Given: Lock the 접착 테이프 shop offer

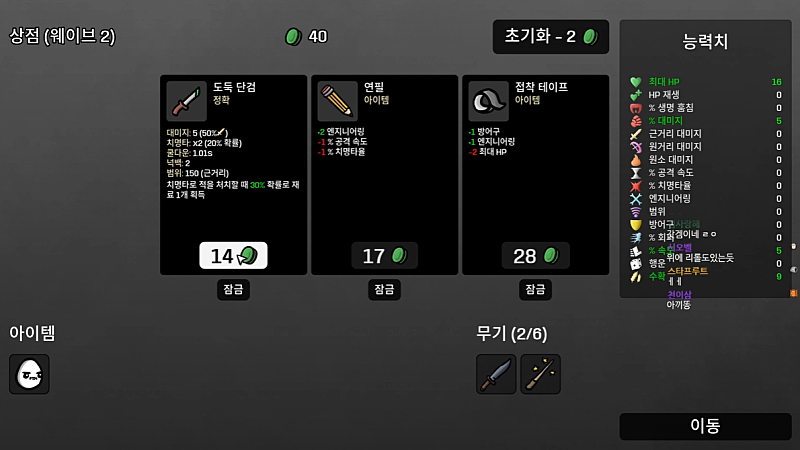Looking at the screenshot, I should pyautogui.click(x=535, y=290).
